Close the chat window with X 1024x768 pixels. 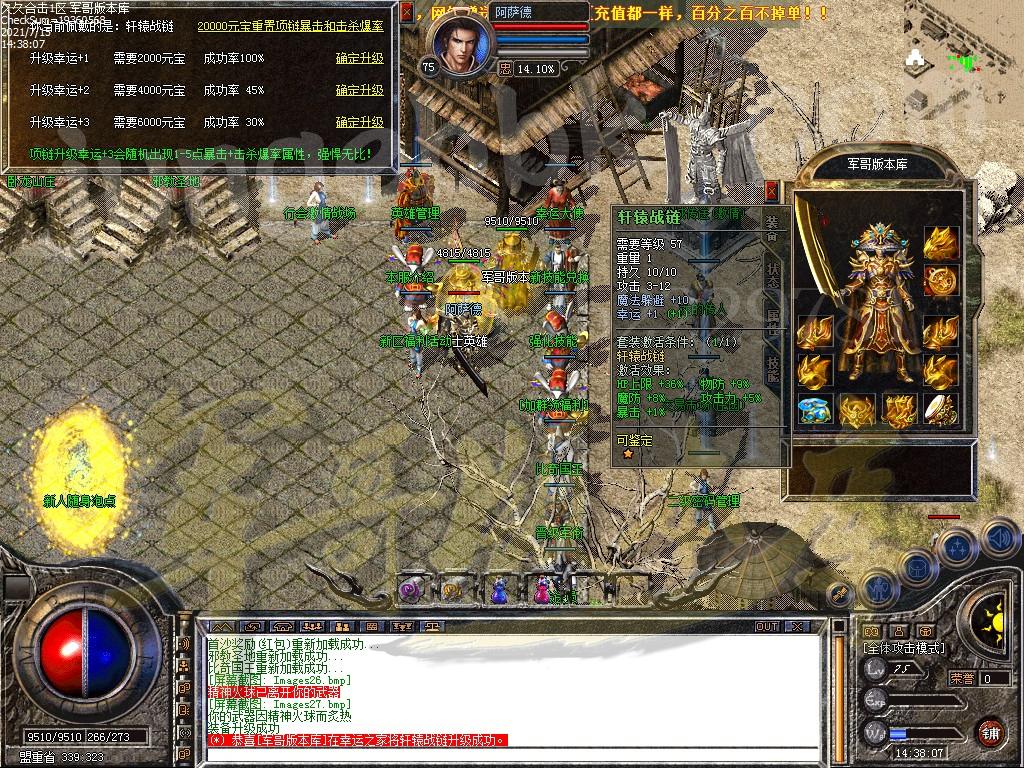click(797, 626)
